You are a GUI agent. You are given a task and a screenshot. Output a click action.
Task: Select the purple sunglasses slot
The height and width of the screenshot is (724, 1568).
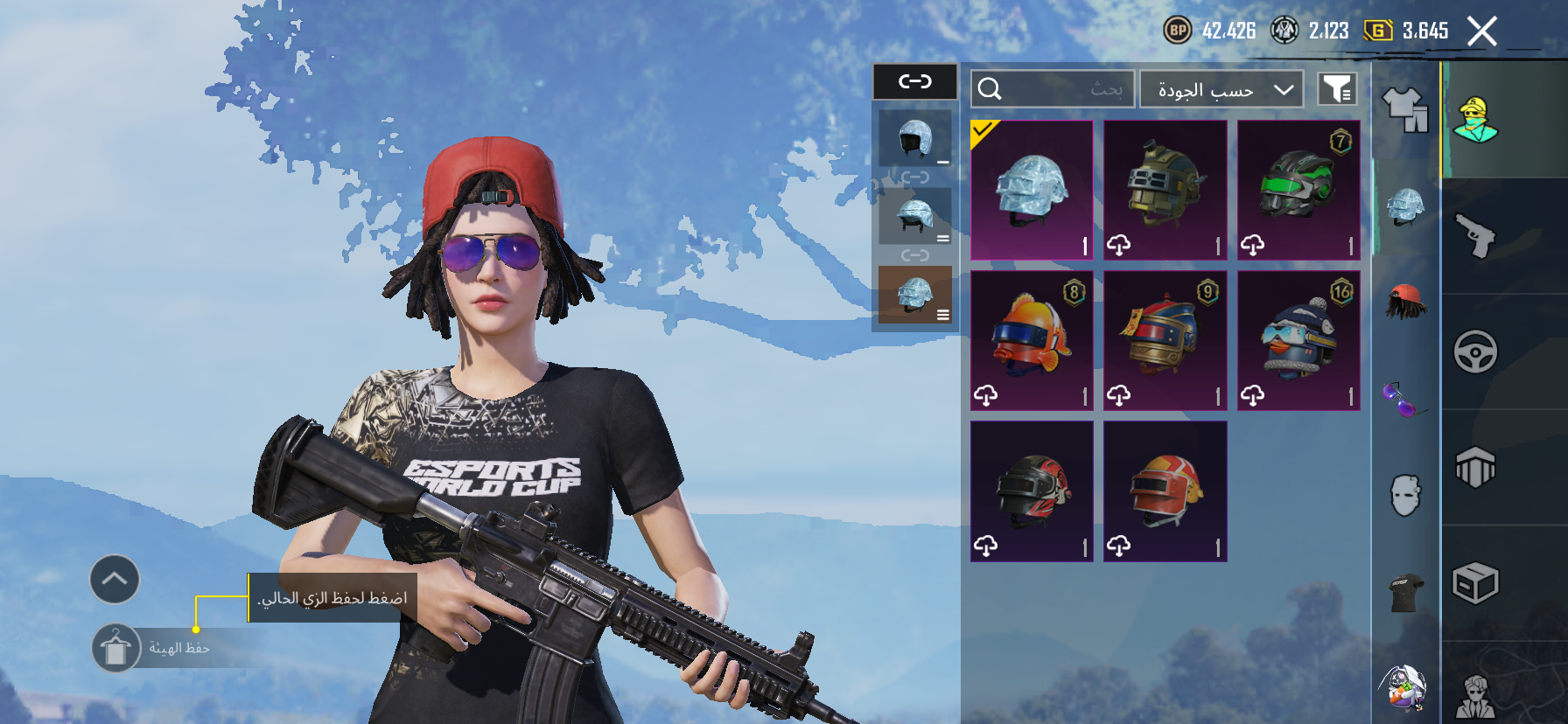(x=1405, y=400)
